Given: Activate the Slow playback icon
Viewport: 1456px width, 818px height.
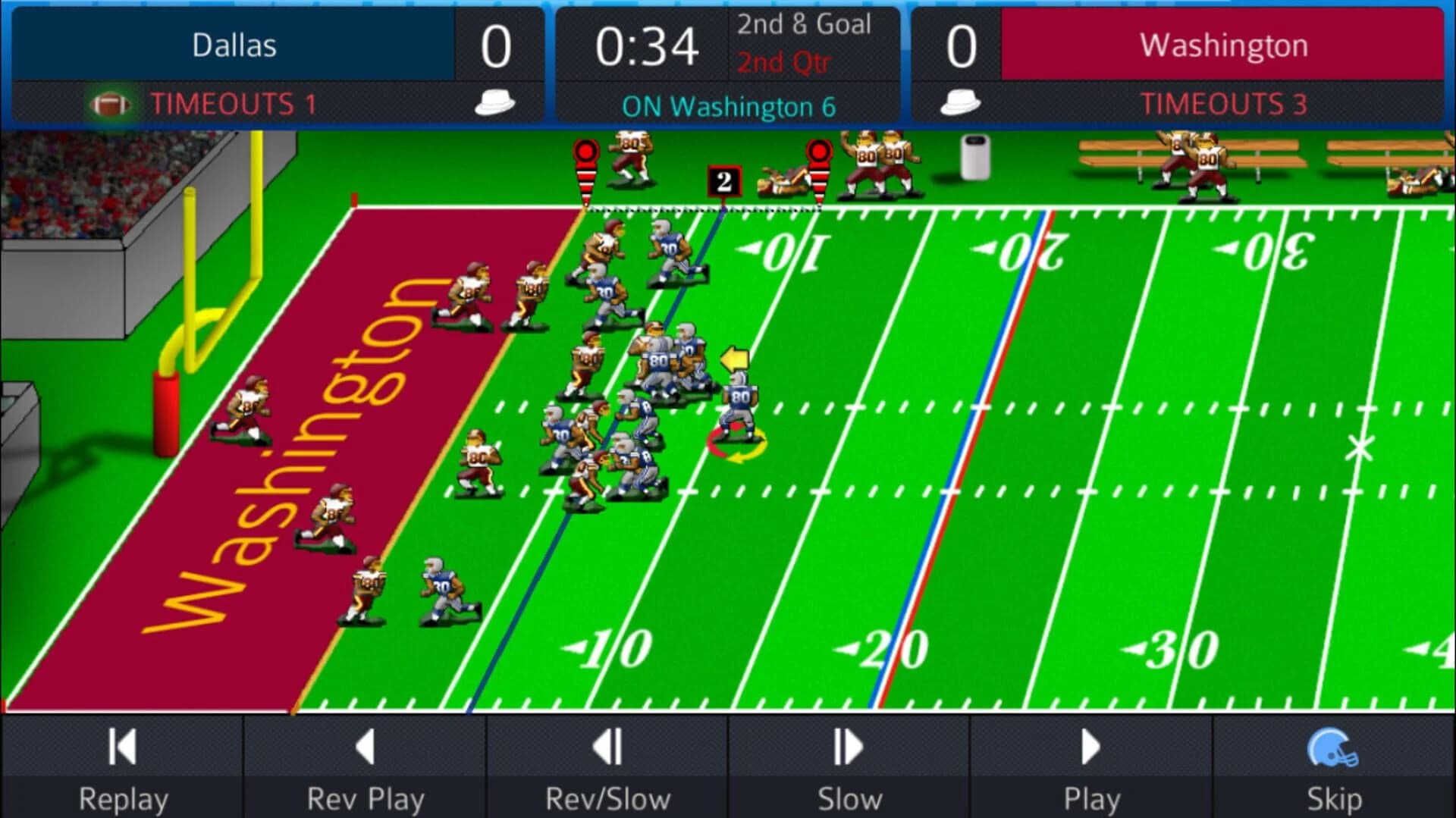Looking at the screenshot, I should click(x=847, y=747).
